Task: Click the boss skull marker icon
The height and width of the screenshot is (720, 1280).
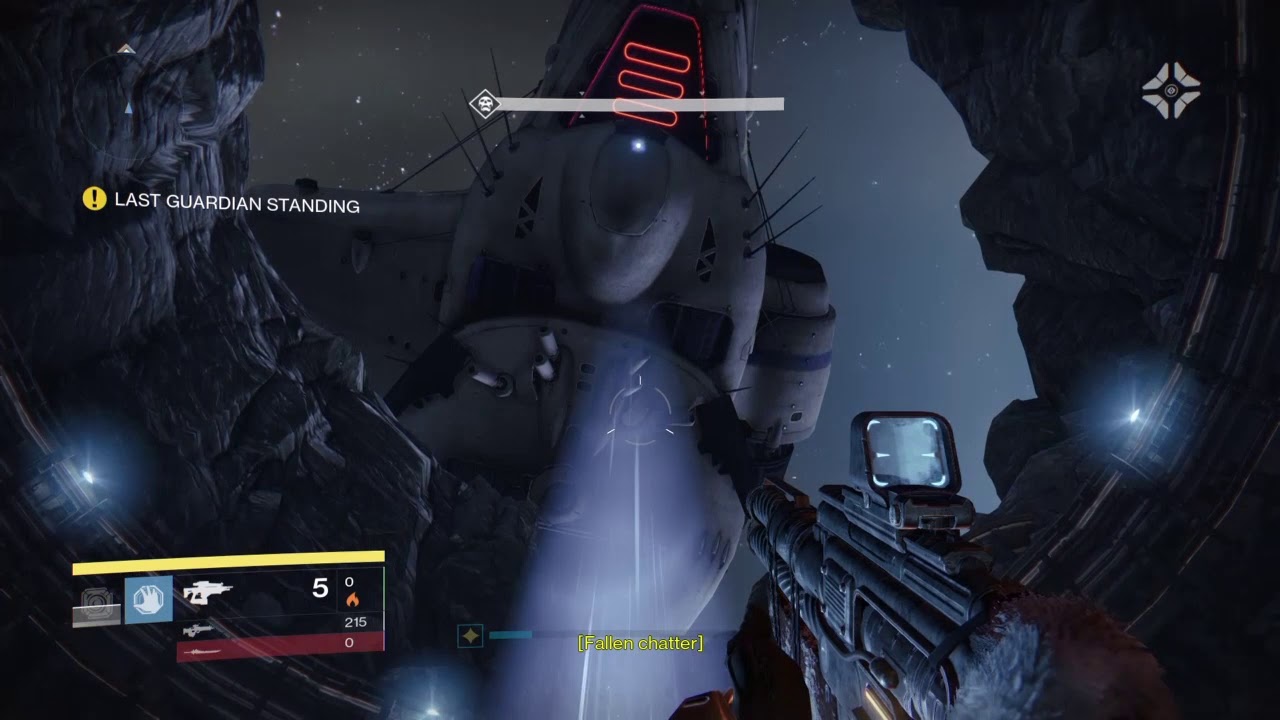Action: (485, 104)
